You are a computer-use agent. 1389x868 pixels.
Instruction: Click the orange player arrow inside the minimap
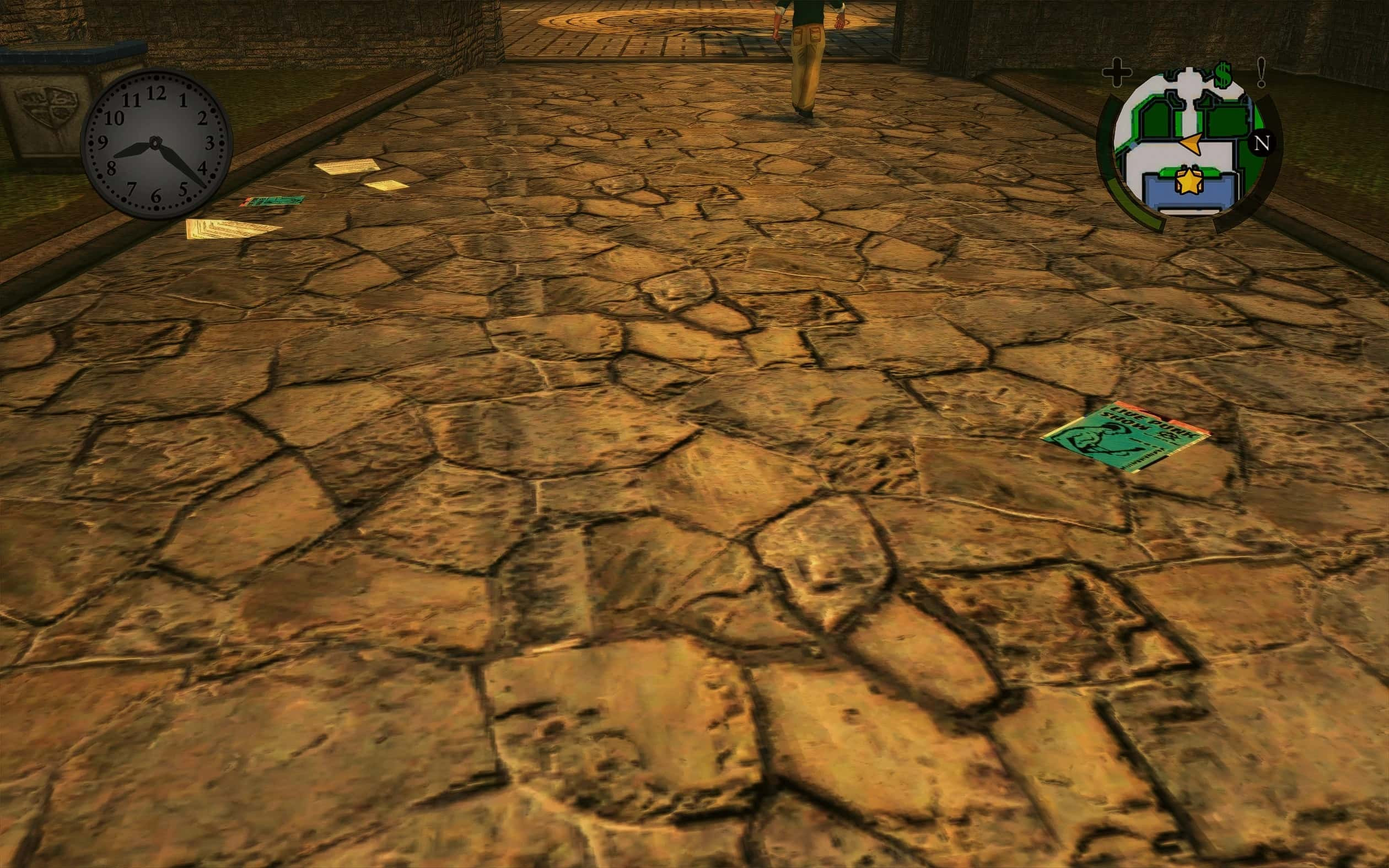pyautogui.click(x=1191, y=144)
